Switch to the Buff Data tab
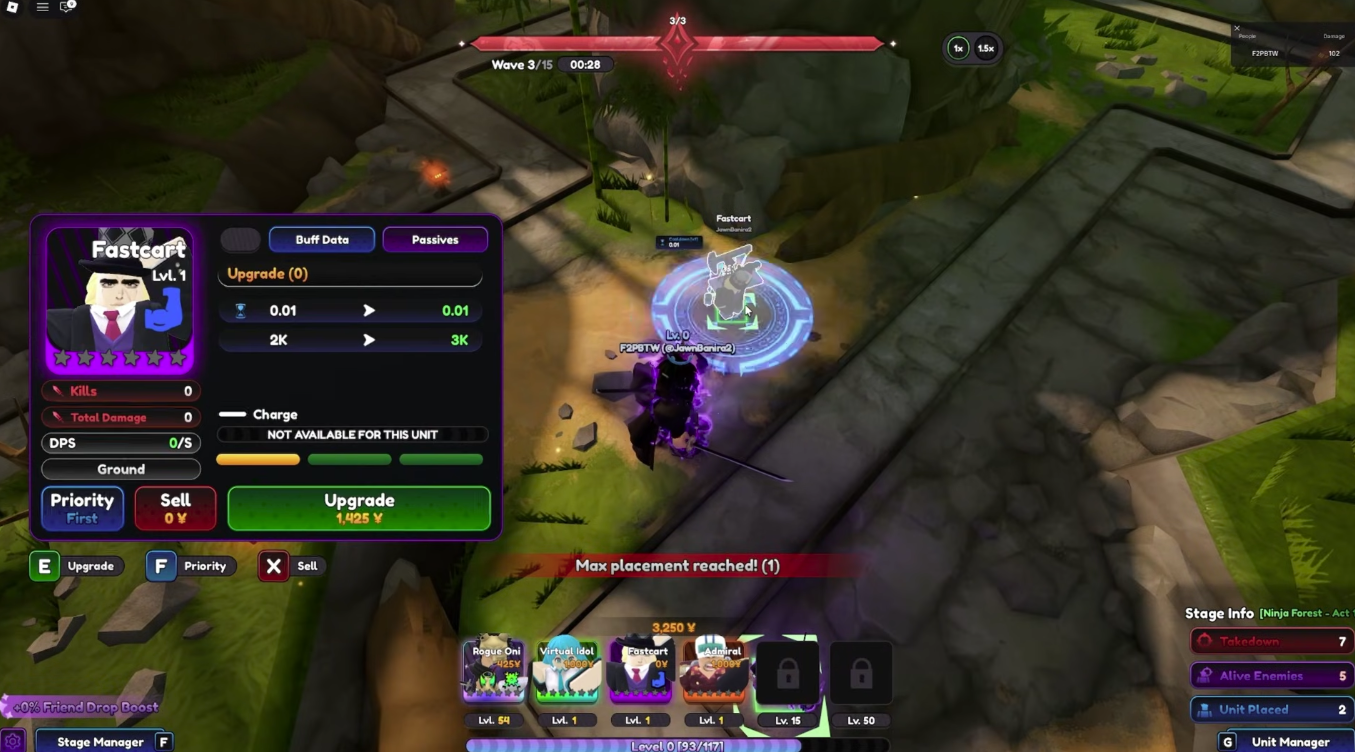The width and height of the screenshot is (1355, 752). 322,239
